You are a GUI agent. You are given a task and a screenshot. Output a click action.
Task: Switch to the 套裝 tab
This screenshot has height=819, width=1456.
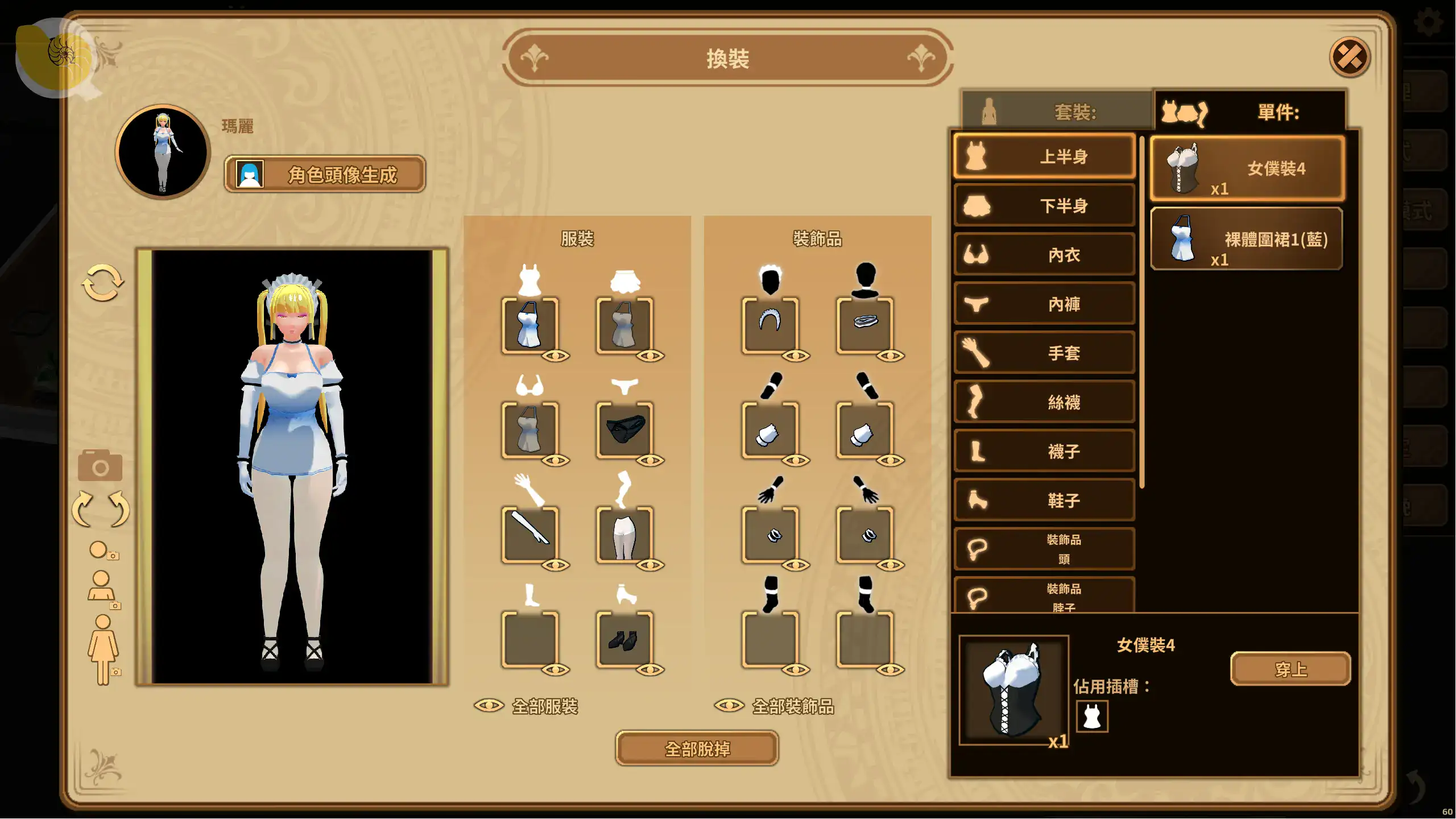pyautogui.click(x=1057, y=111)
